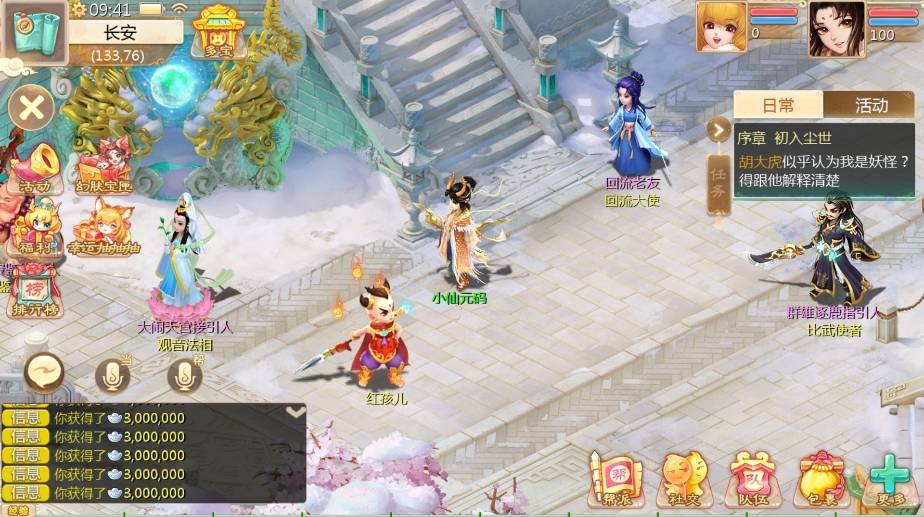Open the chat bubble button
The height and width of the screenshot is (517, 924).
44,373
